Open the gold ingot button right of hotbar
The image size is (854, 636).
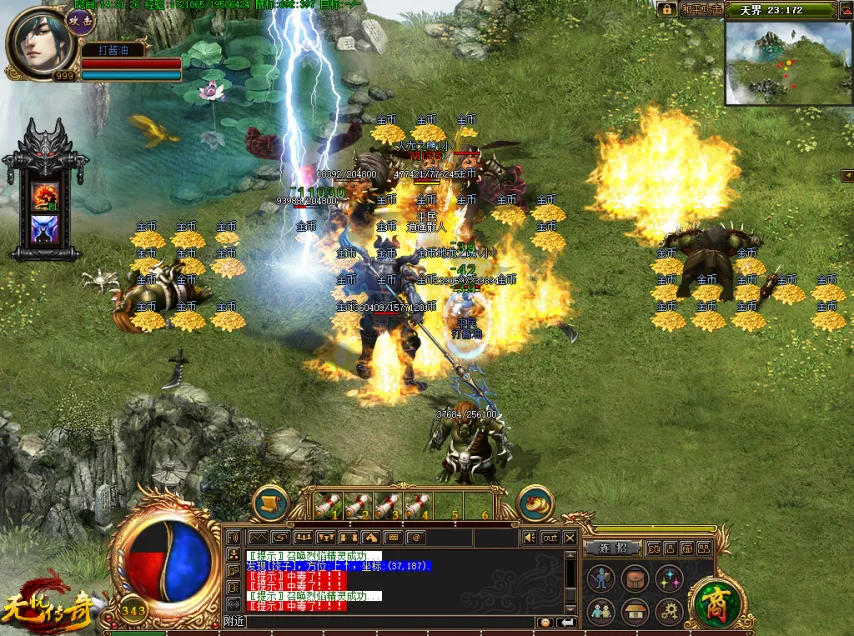(536, 503)
